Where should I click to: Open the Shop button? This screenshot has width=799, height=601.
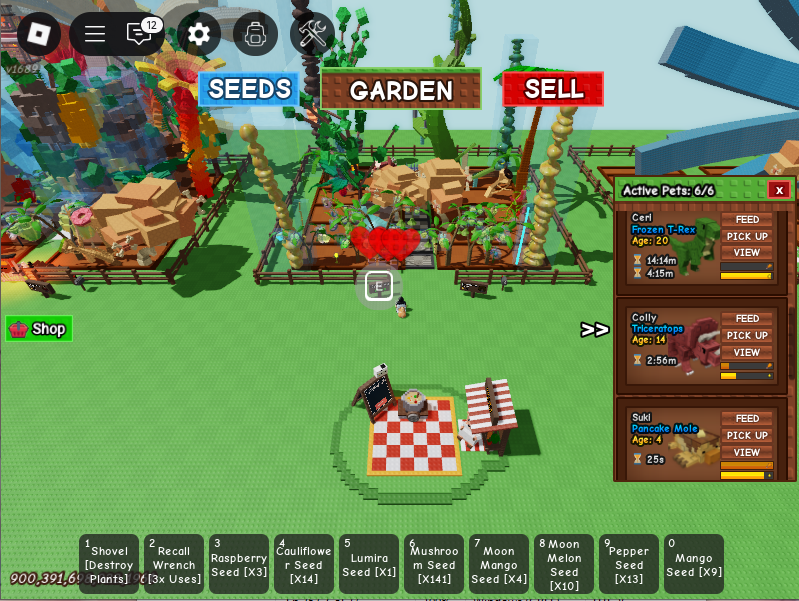point(39,329)
